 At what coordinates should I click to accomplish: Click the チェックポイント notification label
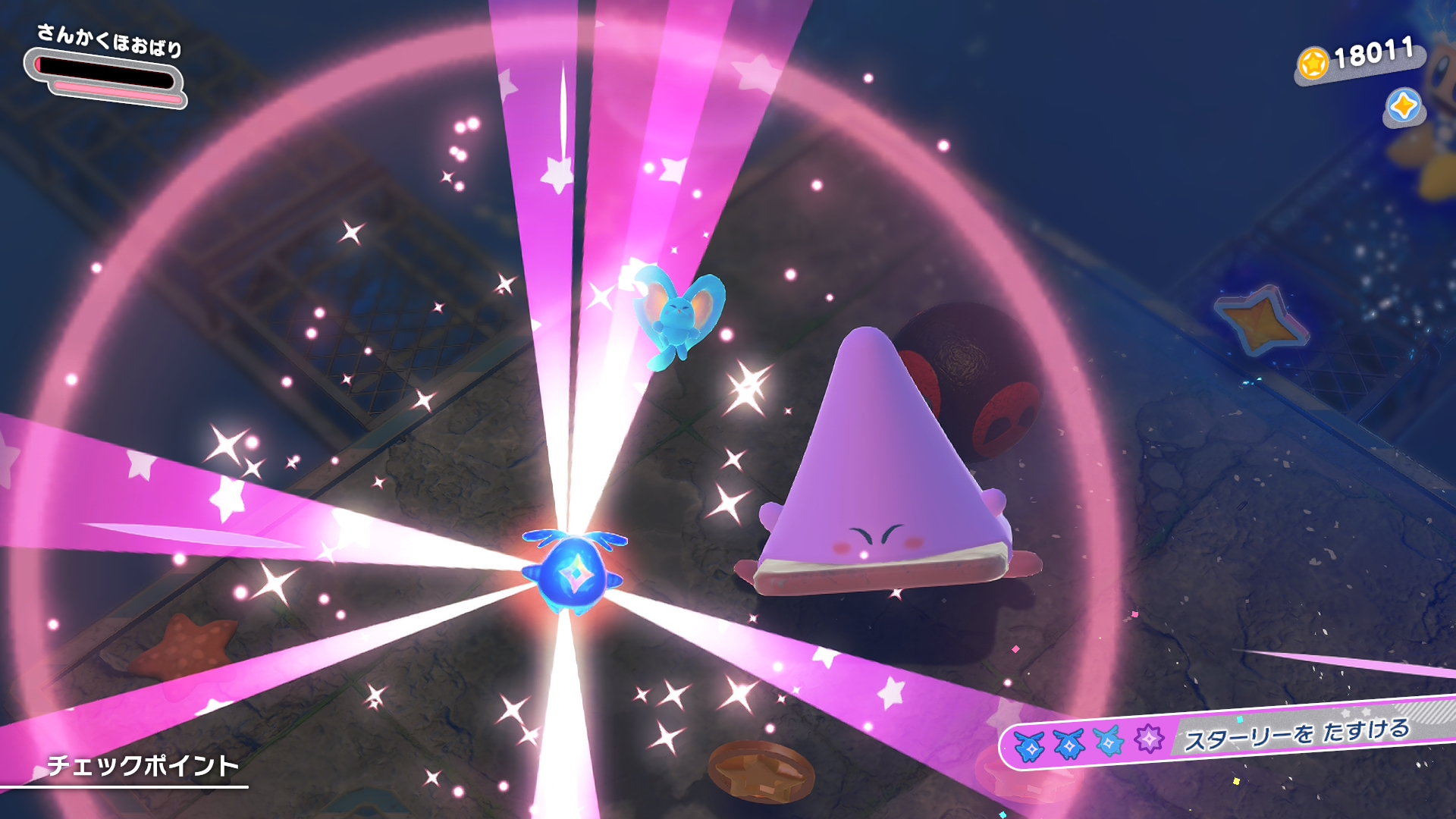click(x=143, y=766)
